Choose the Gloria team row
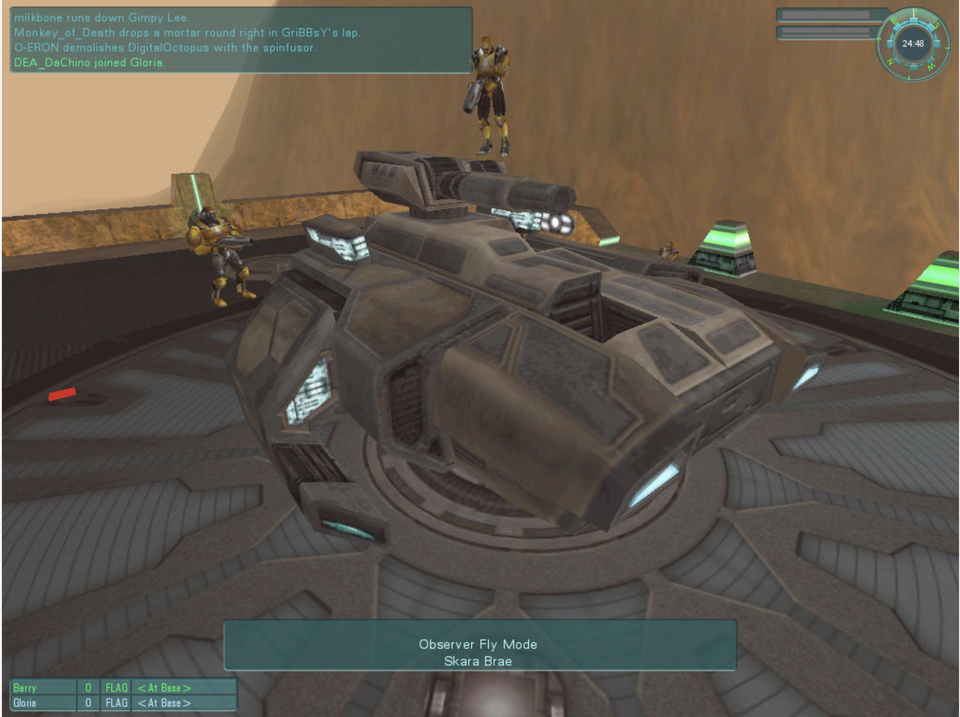Screen dimensions: 960x717 (x=123, y=703)
